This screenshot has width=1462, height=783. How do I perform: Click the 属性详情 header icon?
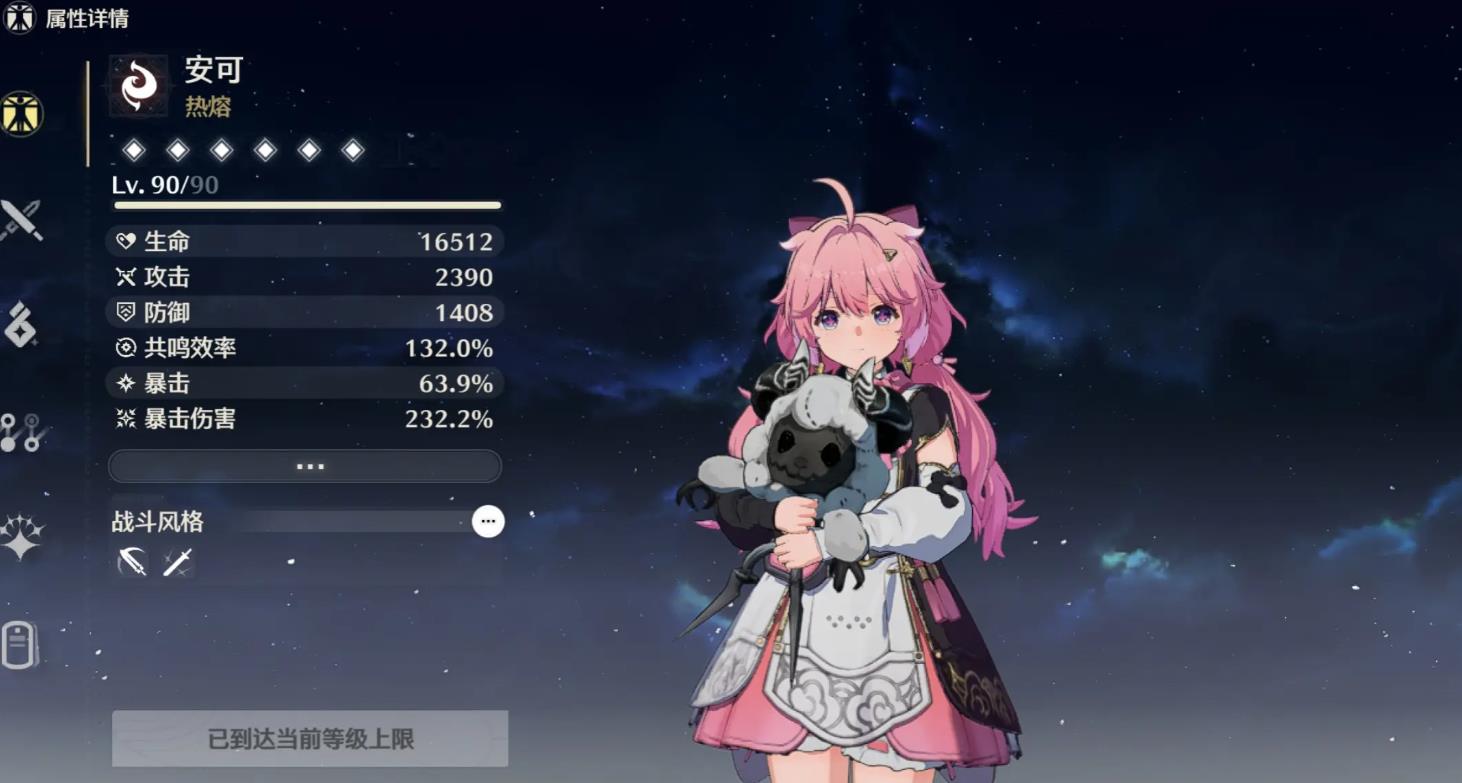(20, 18)
